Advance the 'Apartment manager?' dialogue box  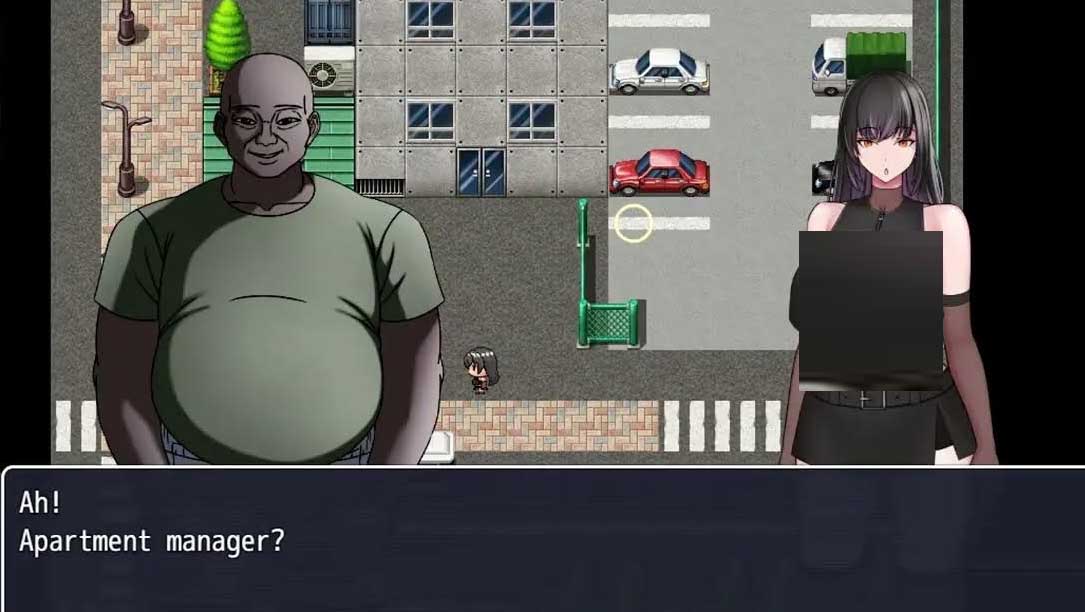pos(542,539)
